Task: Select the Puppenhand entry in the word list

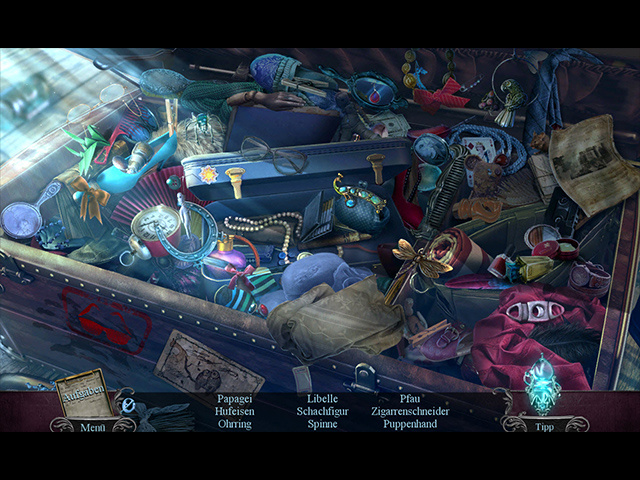Action: (x=409, y=423)
